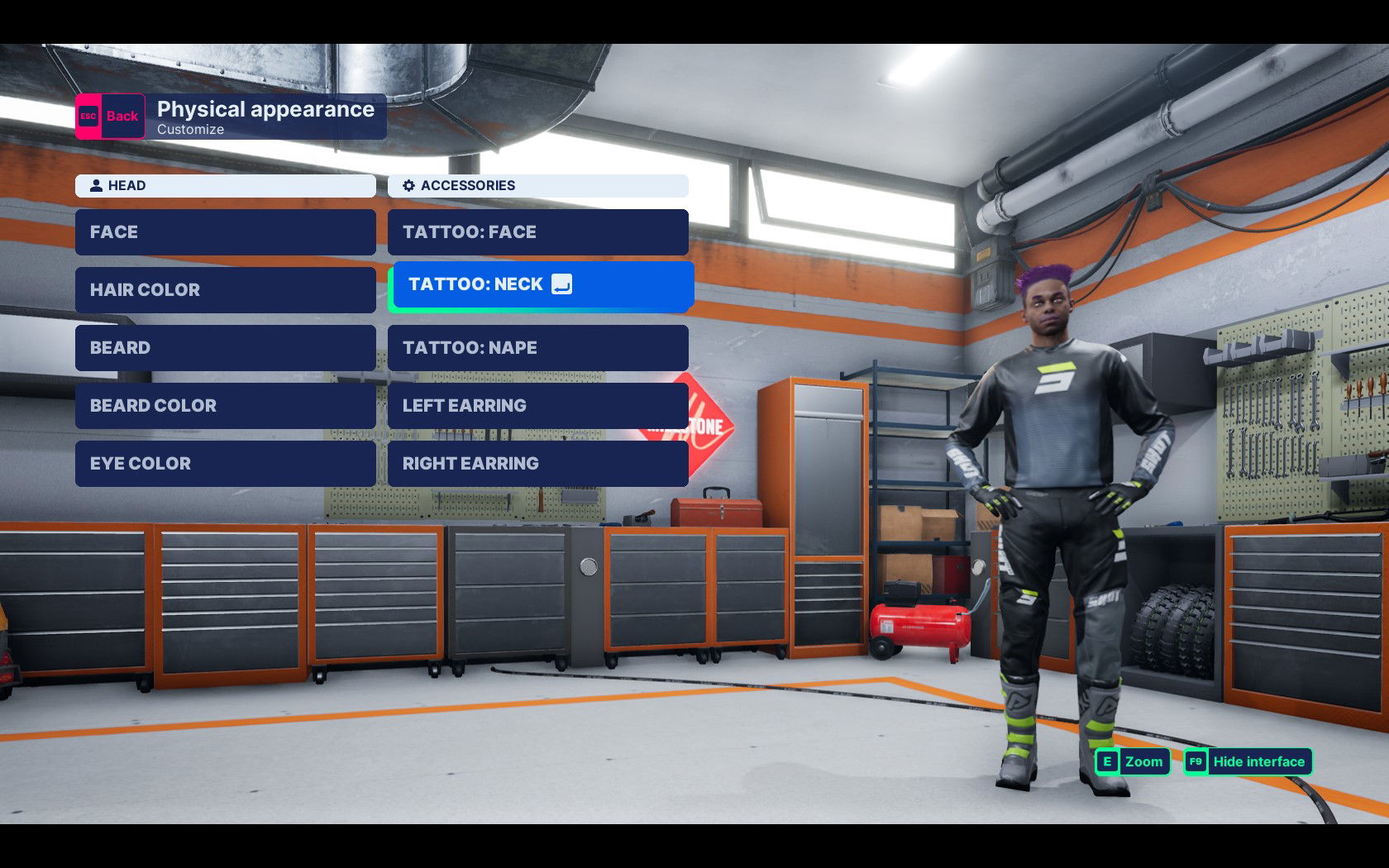Viewport: 1389px width, 868px height.
Task: Switch to the ACCESSORIES section
Action: coord(537,186)
